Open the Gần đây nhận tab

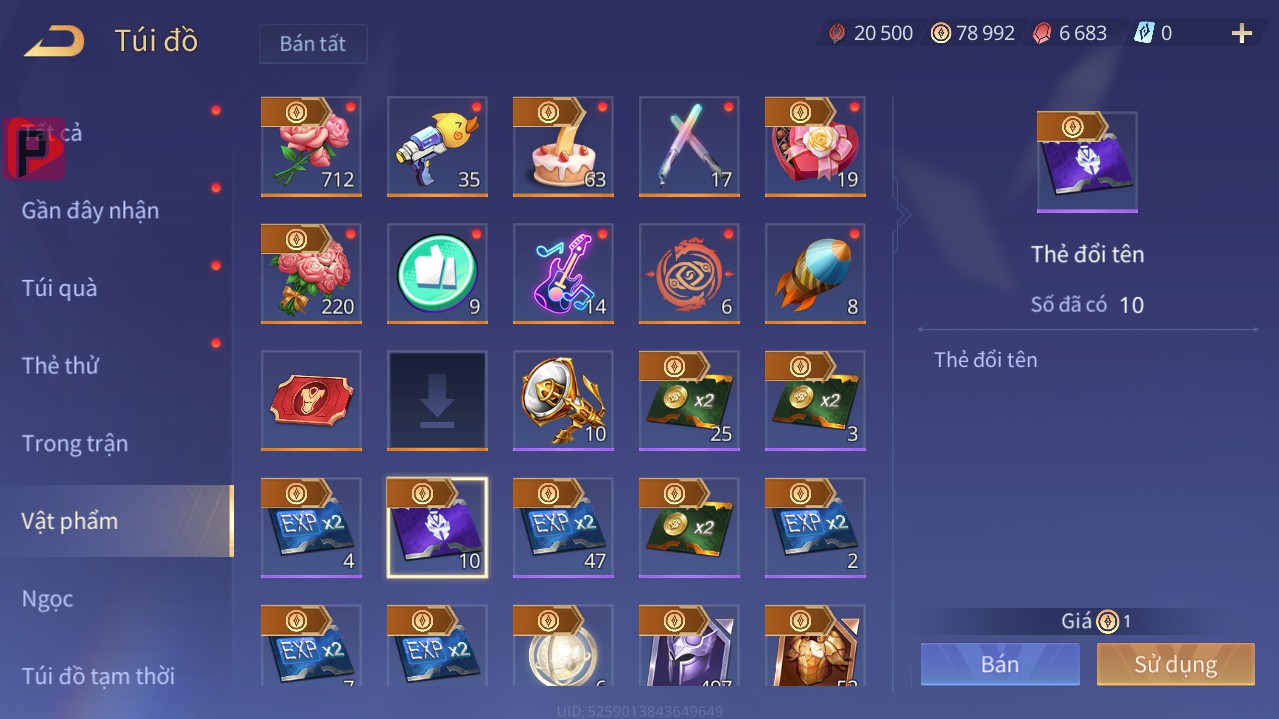[x=90, y=210]
